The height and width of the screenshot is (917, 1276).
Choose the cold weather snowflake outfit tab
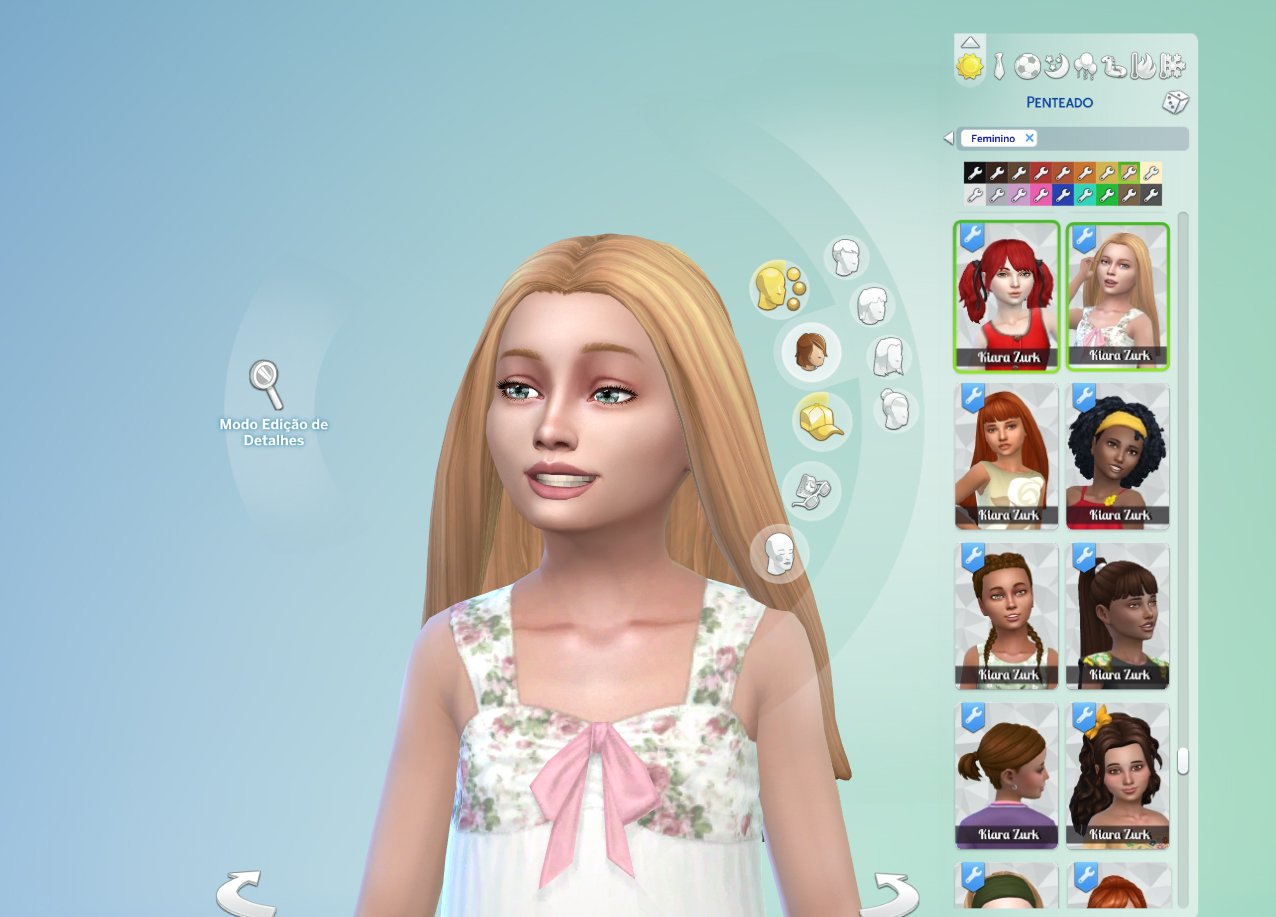(1172, 67)
